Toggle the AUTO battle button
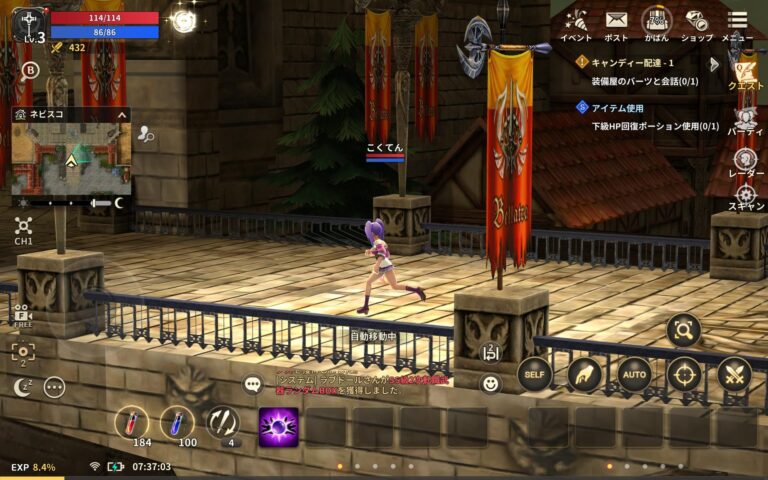This screenshot has width=768, height=480. (634, 374)
